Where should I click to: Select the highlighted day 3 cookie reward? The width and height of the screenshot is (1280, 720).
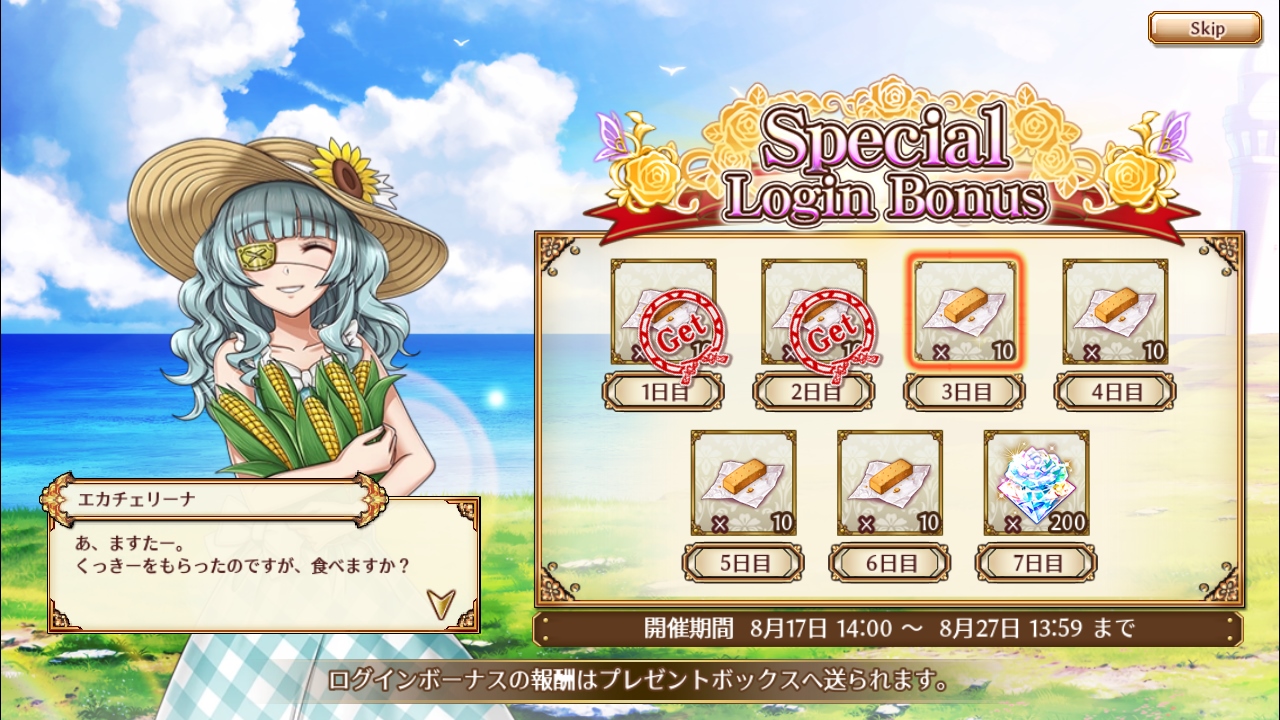tap(965, 312)
